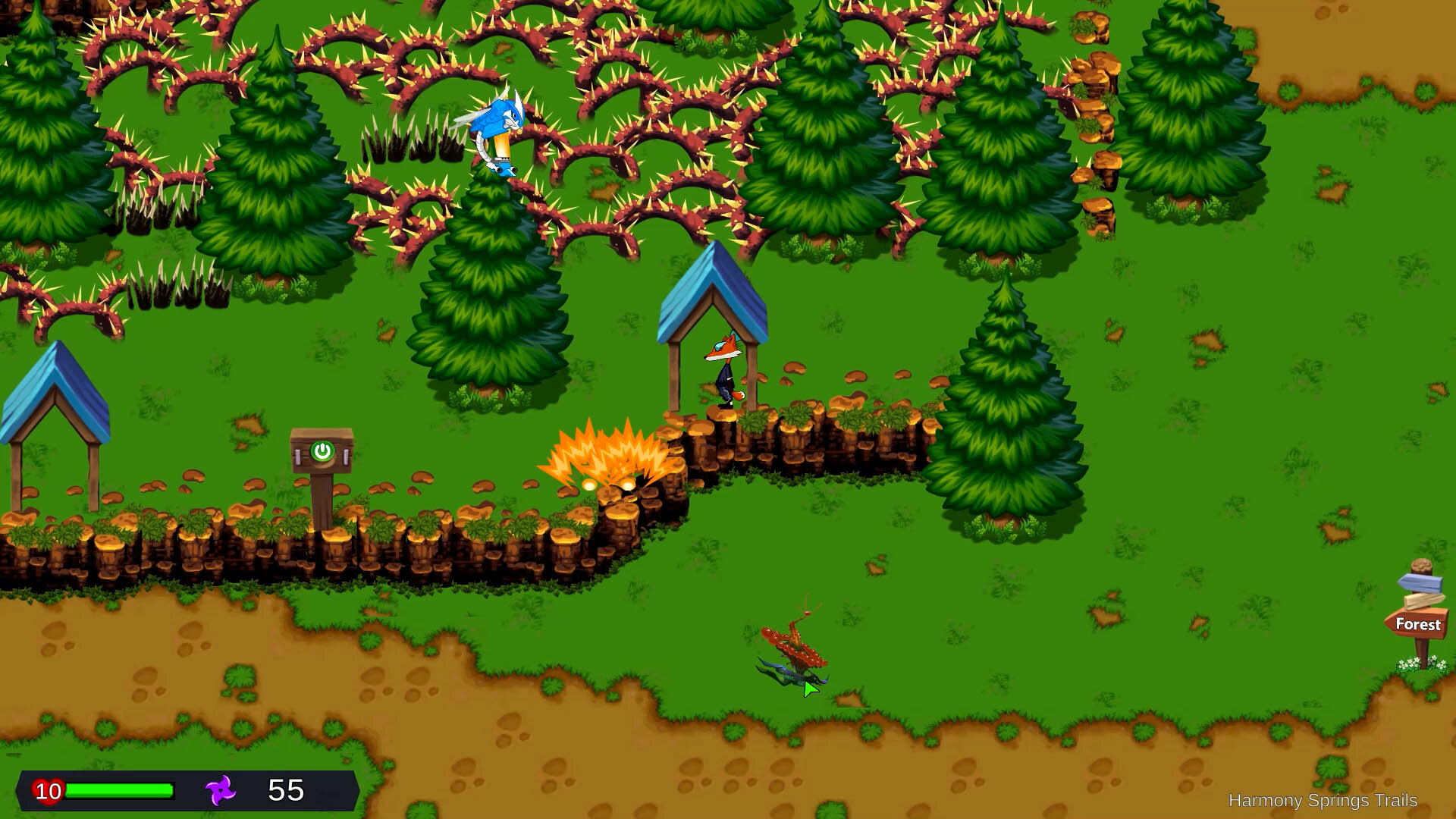Click the shuriken counter reading 55
This screenshot has width=1456, height=819.
pyautogui.click(x=284, y=792)
